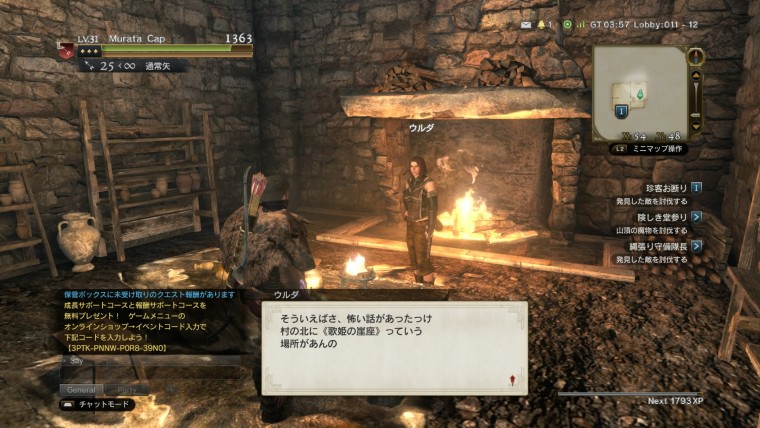Click the green online status icon
This screenshot has width=760, height=428.
(567, 24)
